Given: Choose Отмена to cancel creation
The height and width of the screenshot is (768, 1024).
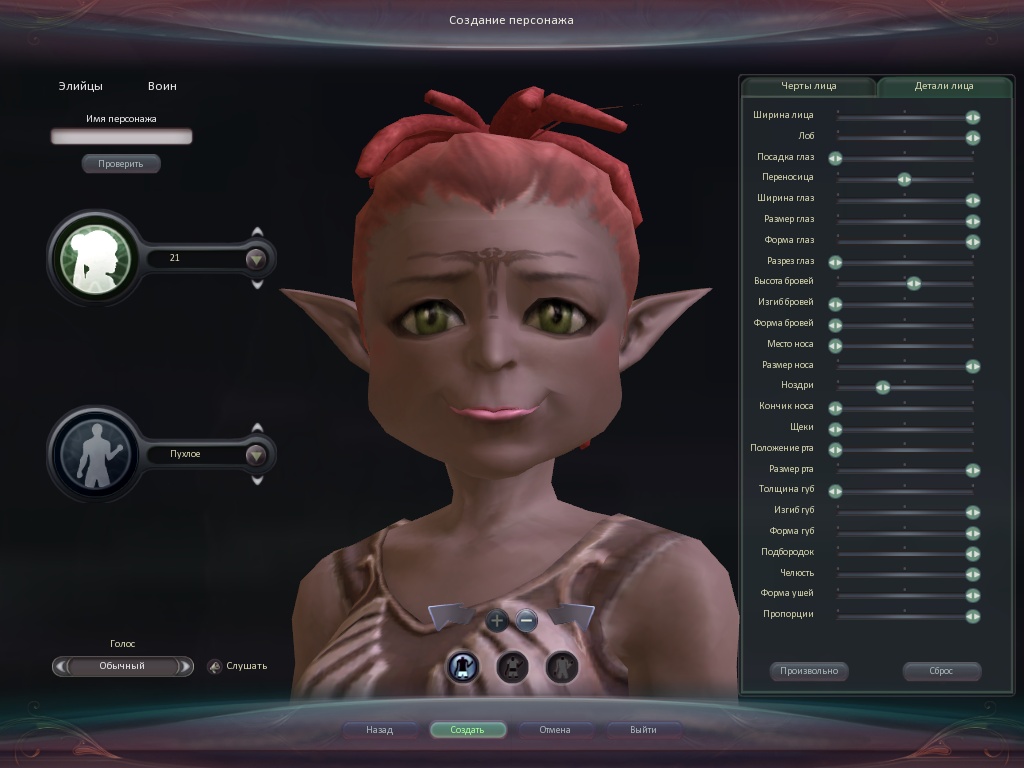Looking at the screenshot, I should 555,730.
